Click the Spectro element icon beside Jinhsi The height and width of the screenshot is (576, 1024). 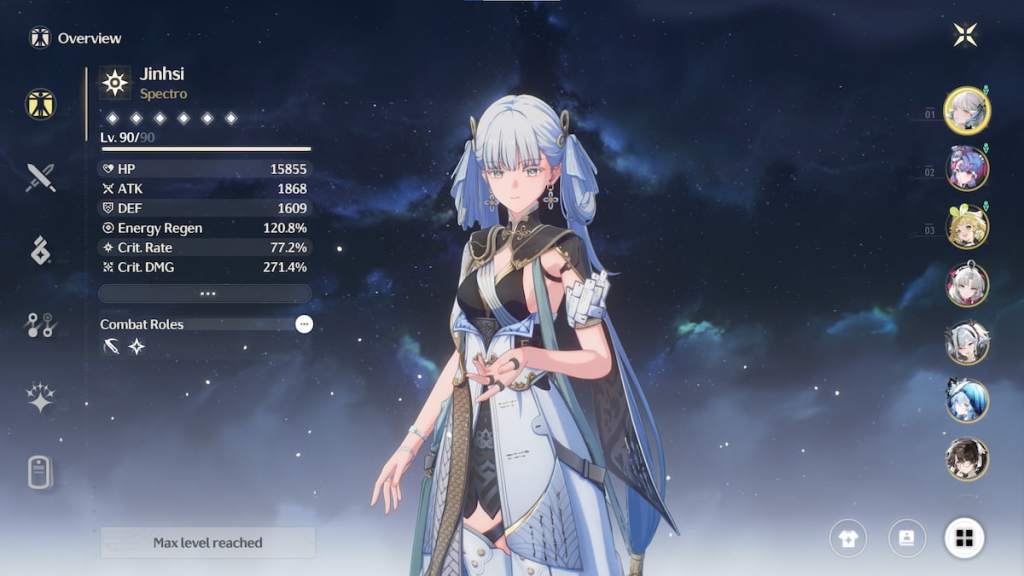click(115, 83)
